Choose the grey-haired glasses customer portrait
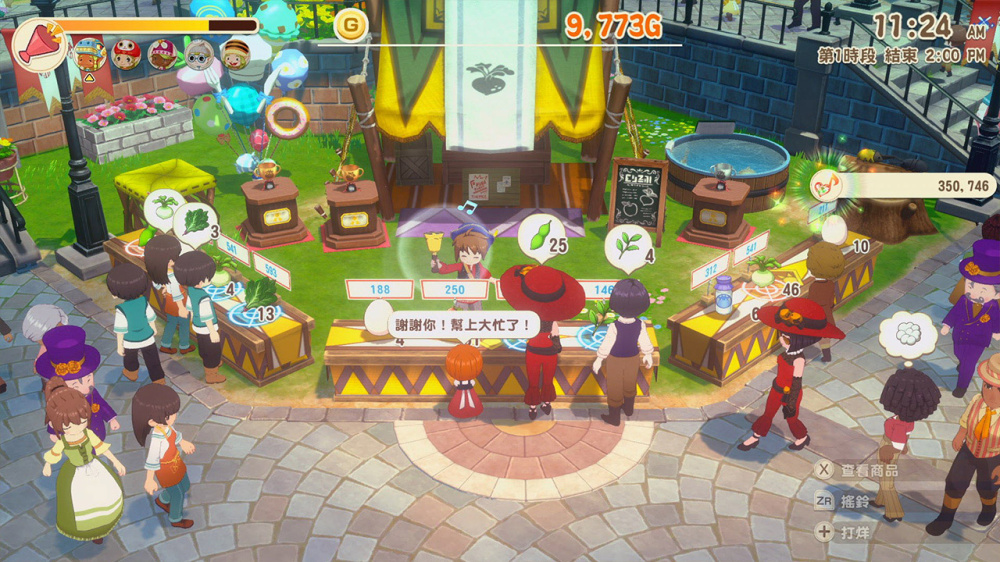This screenshot has width=1000, height=562. point(200,54)
